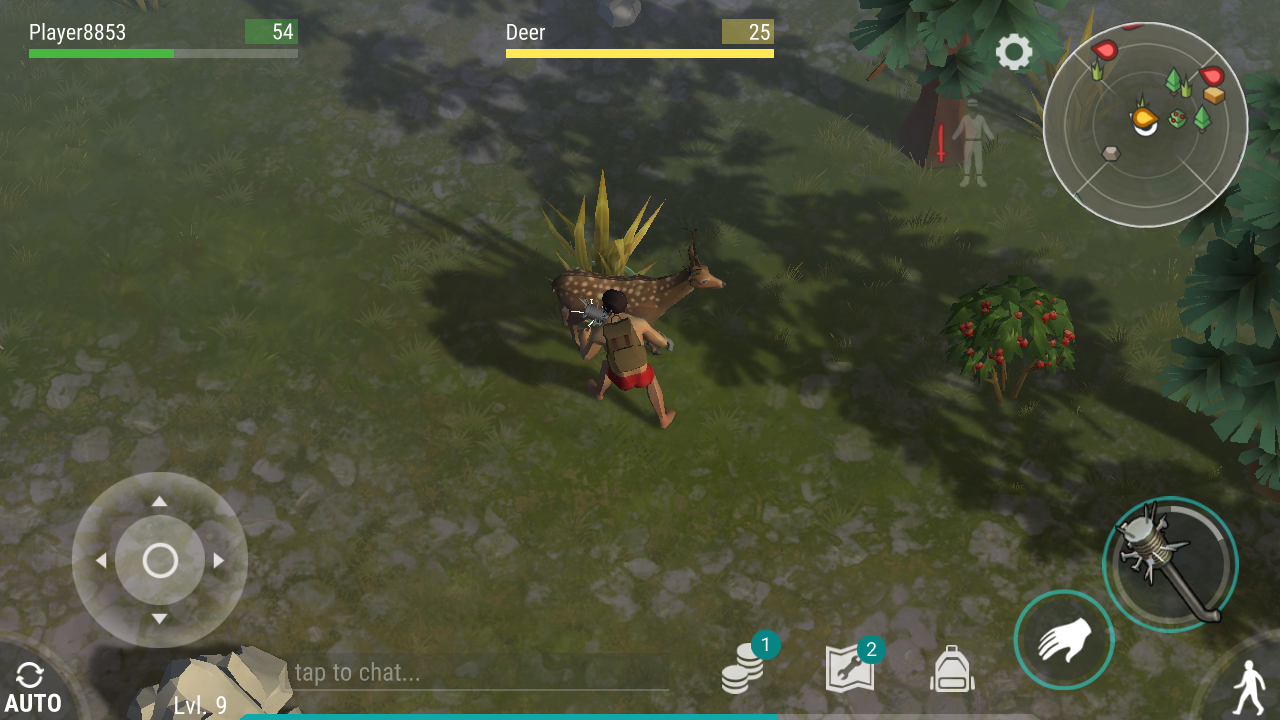Tap the joystick's left arrow

(101, 560)
